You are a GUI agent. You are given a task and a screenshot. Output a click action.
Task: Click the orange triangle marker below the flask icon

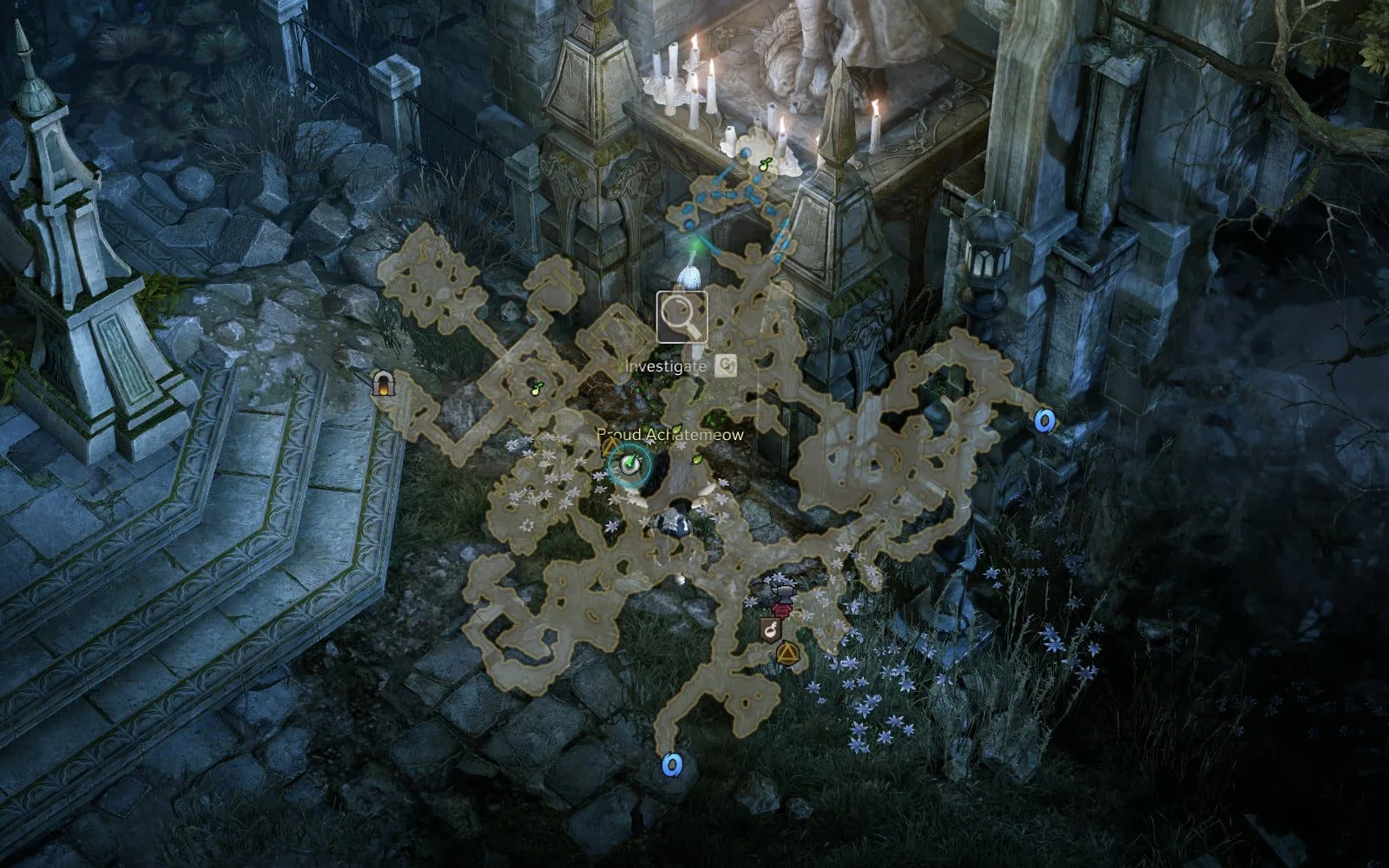[787, 651]
